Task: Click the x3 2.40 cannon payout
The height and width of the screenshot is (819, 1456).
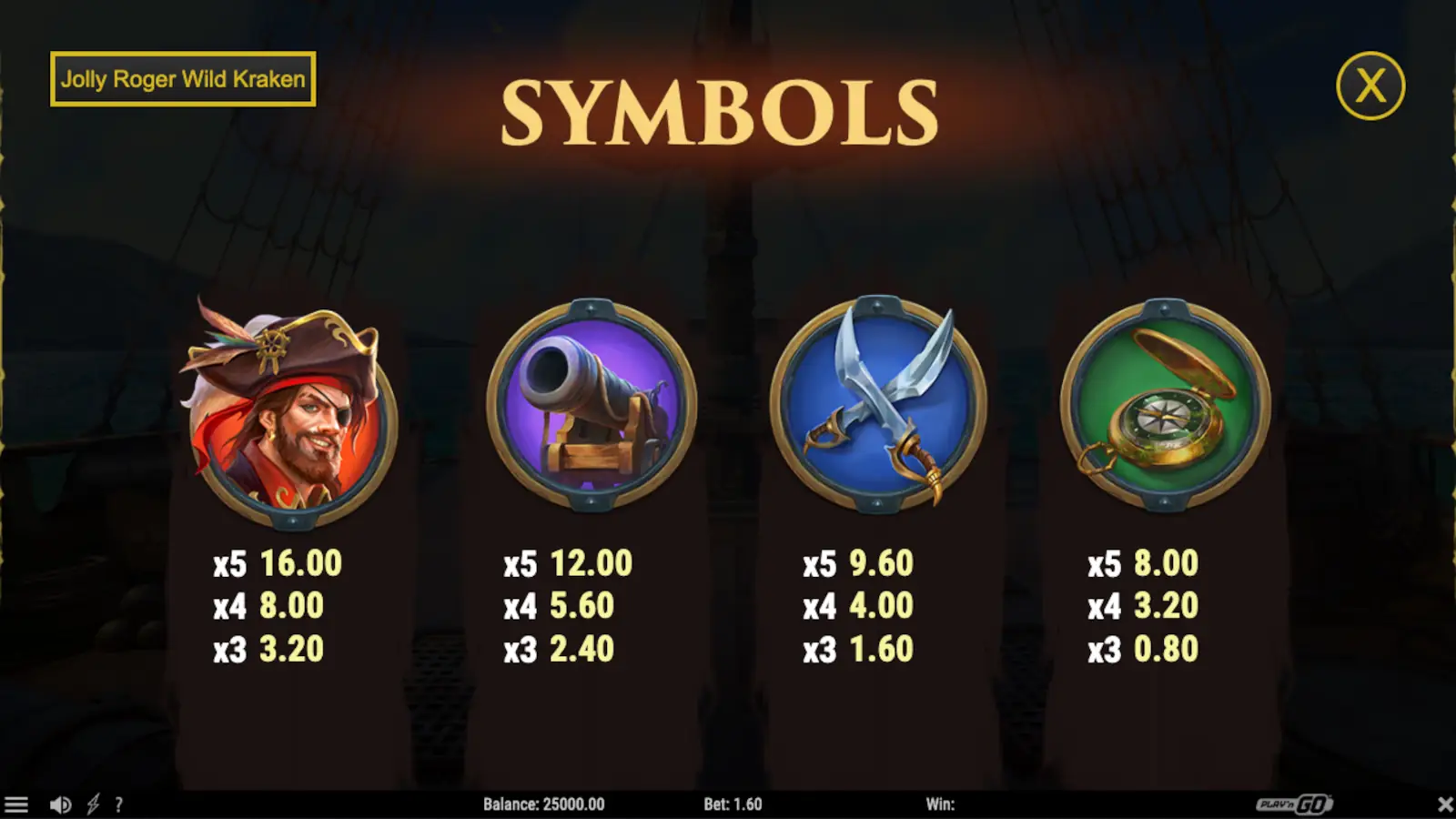Action: (560, 650)
